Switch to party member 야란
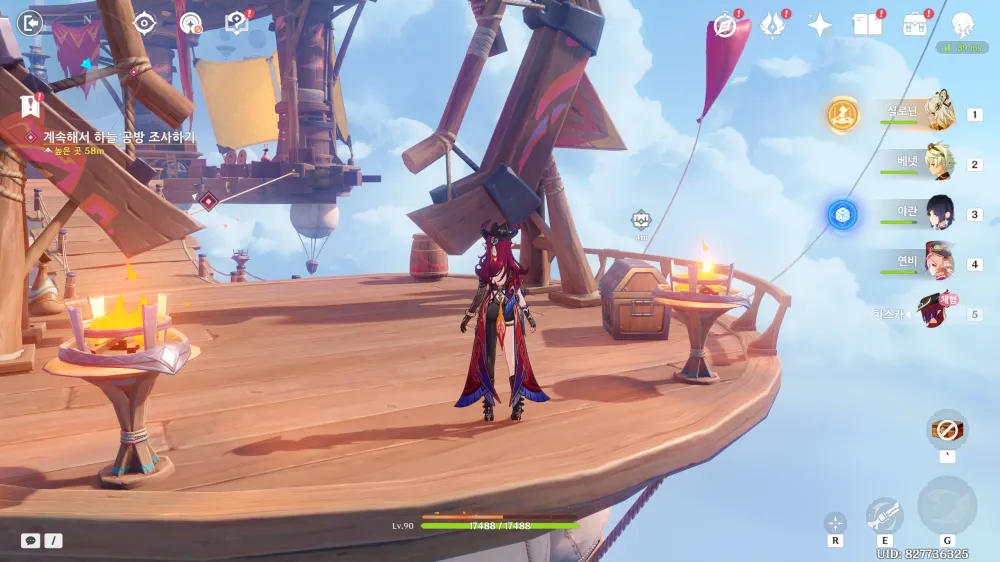 pos(938,213)
